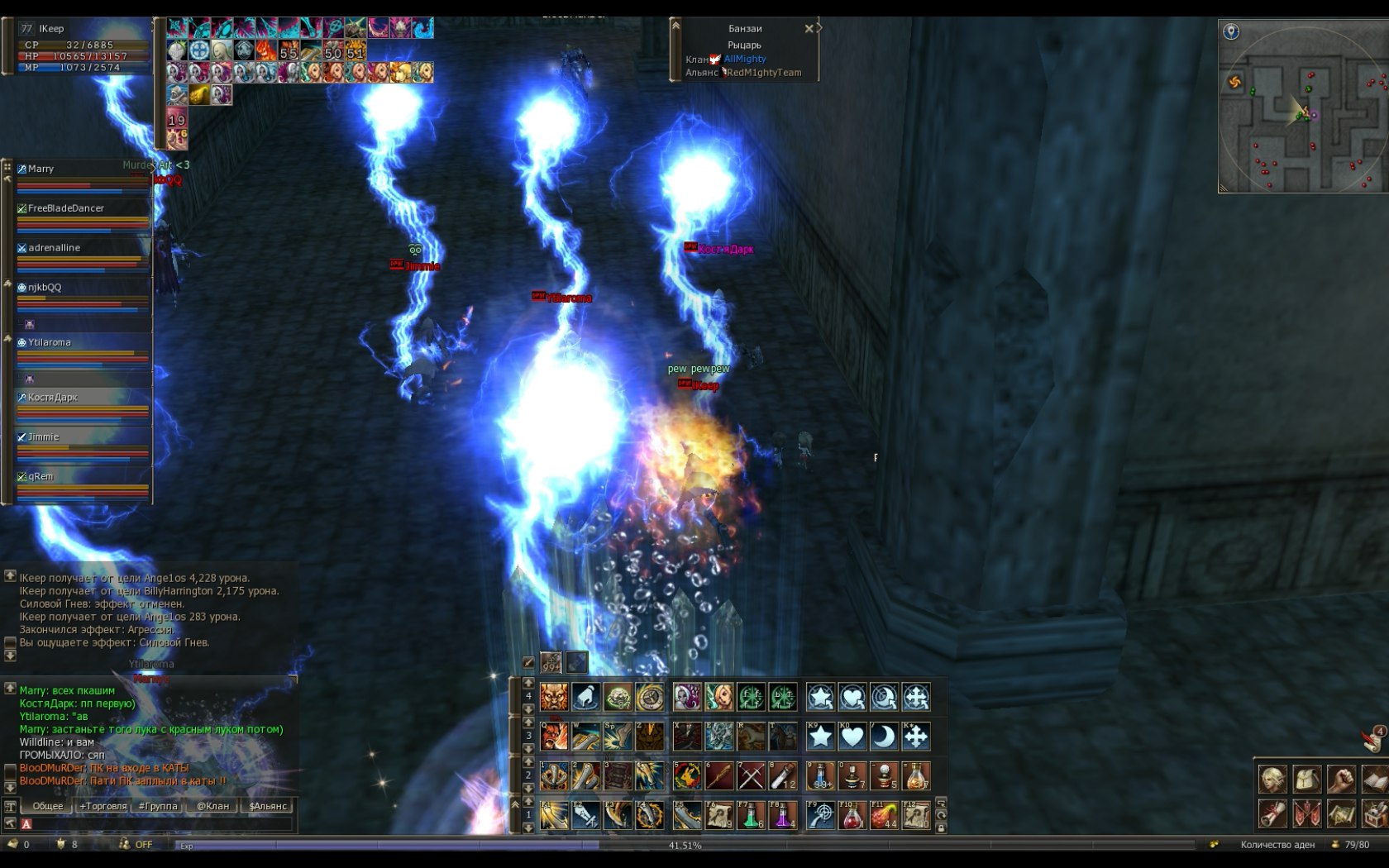The height and width of the screenshot is (868, 1389).
Task: Switch to the #Группа chat tab
Action: (x=158, y=806)
